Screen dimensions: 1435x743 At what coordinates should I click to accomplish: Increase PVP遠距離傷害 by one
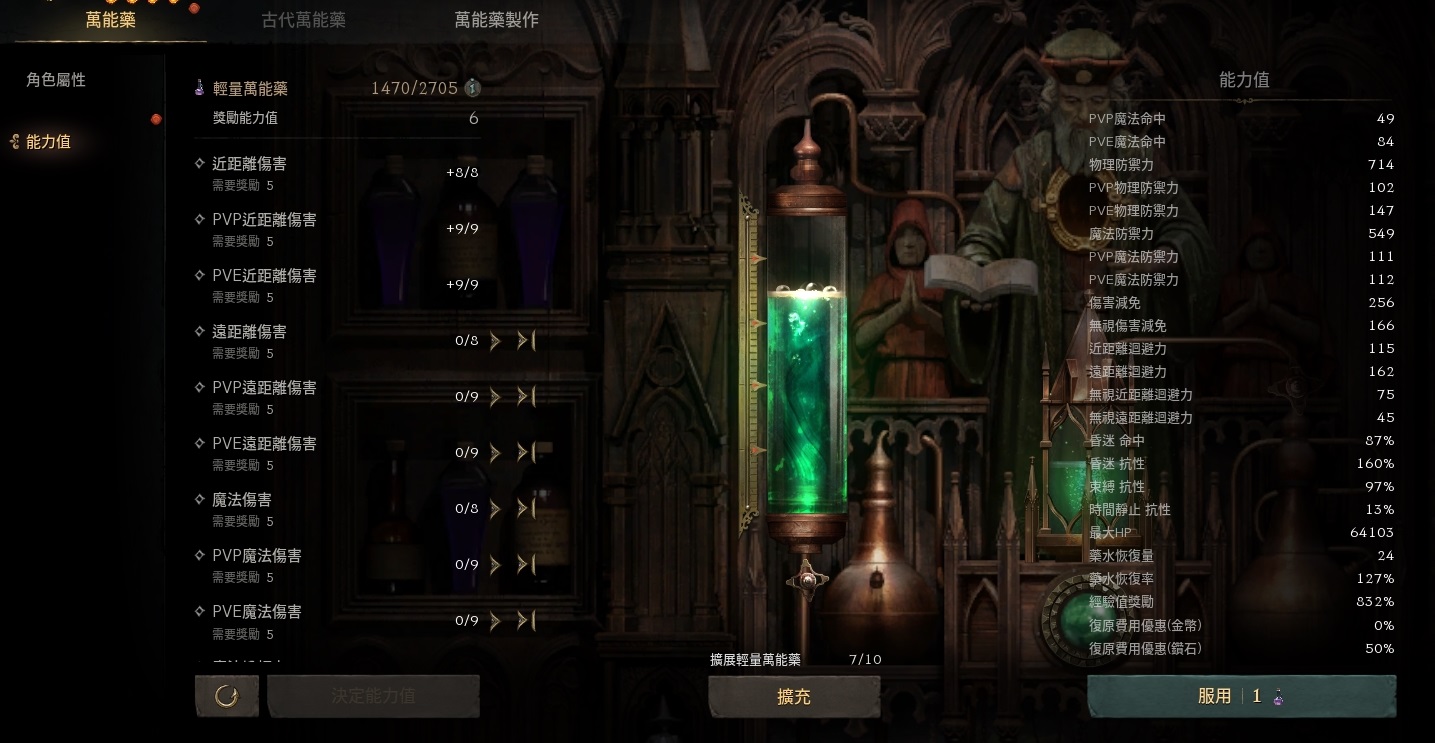(x=495, y=397)
